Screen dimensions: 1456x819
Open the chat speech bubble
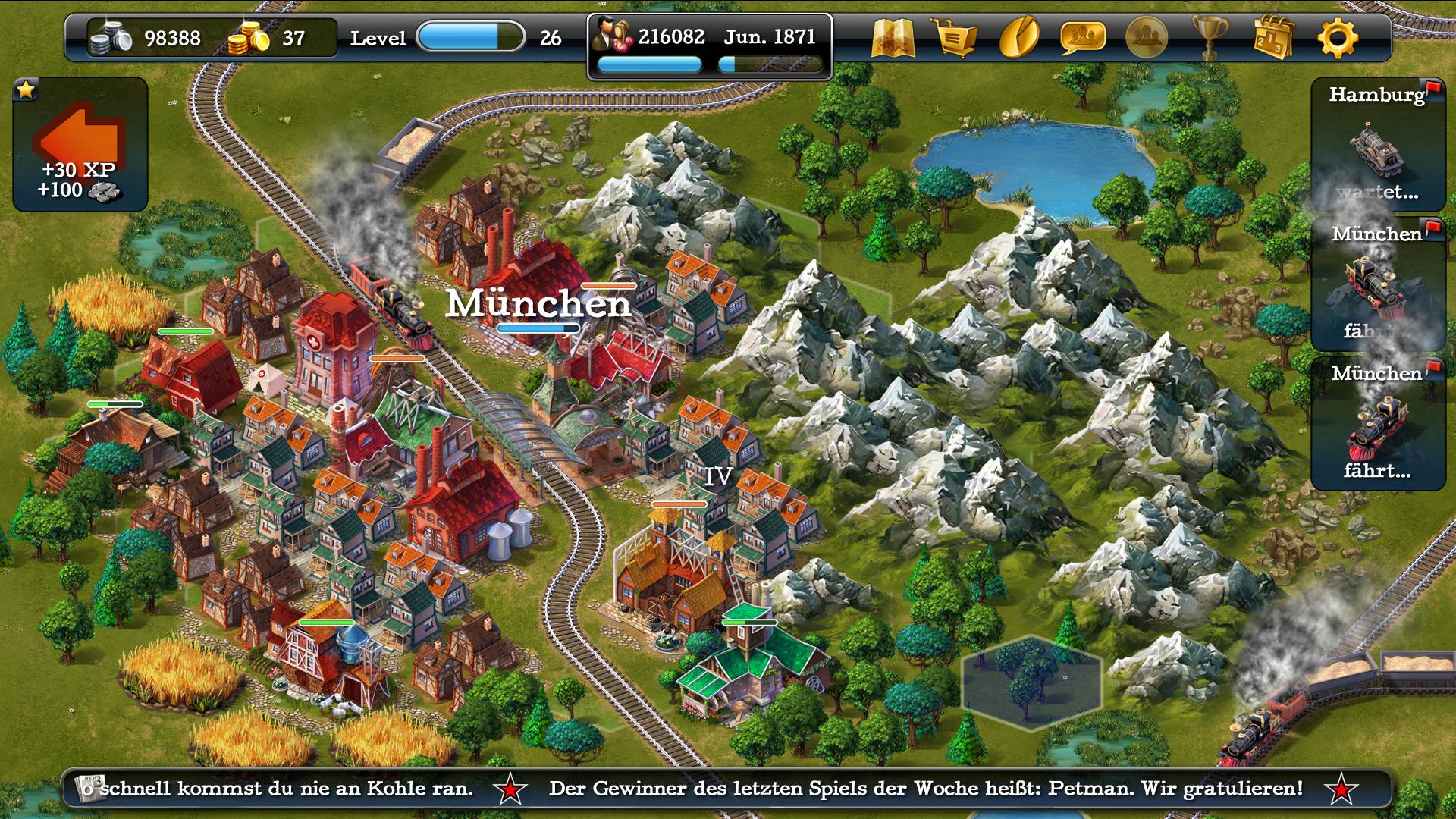tap(1082, 37)
